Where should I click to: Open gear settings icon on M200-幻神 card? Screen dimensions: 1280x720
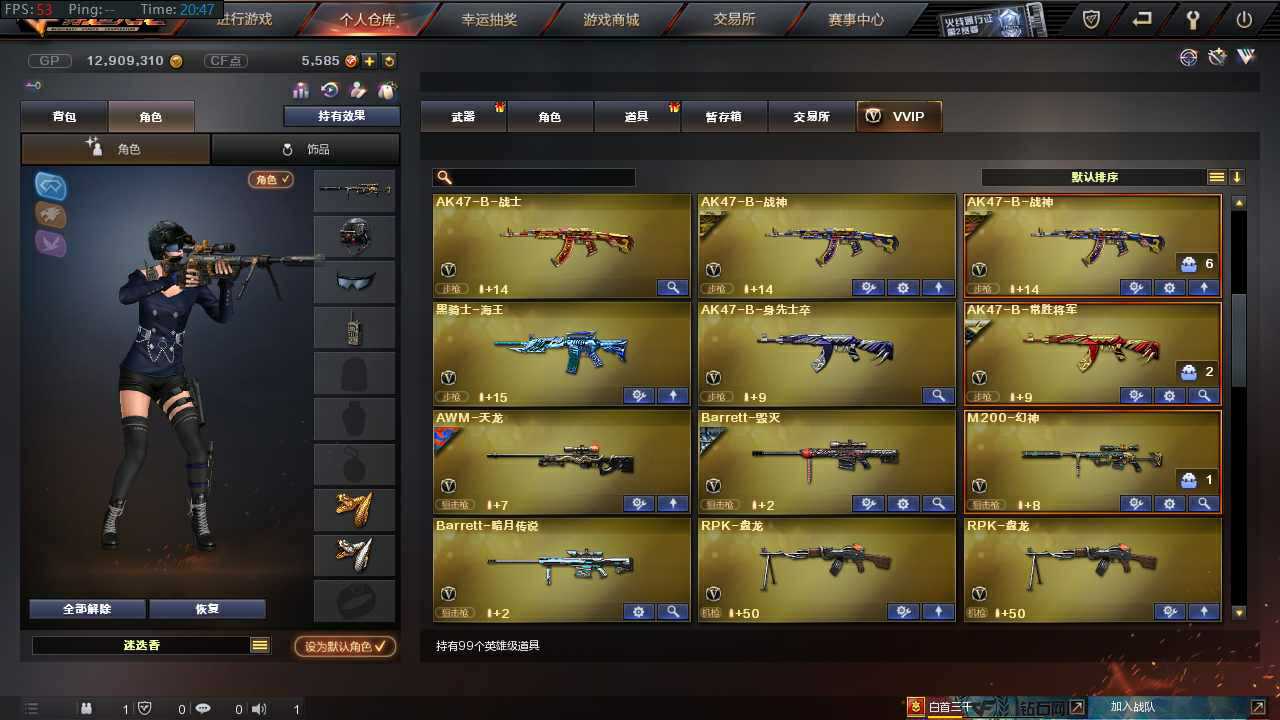(1169, 503)
